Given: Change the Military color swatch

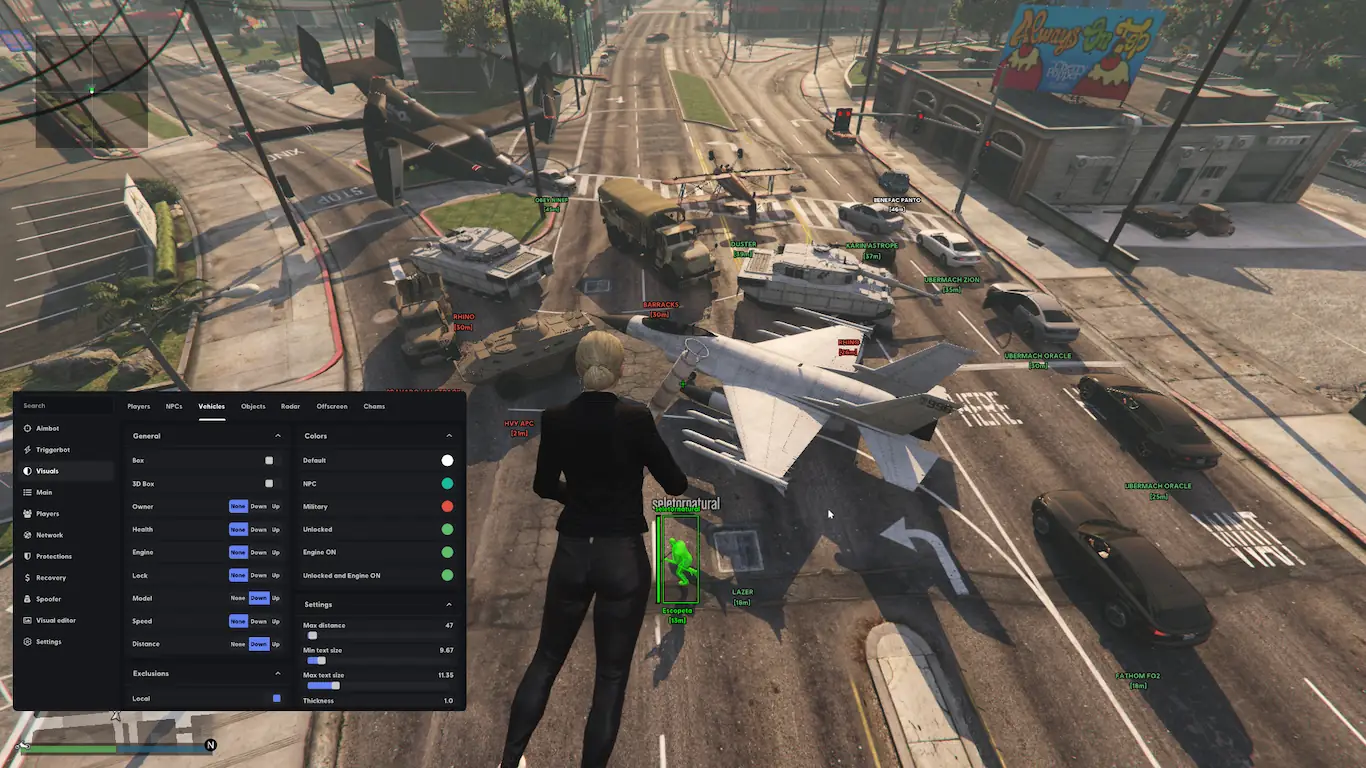Looking at the screenshot, I should pos(447,507).
